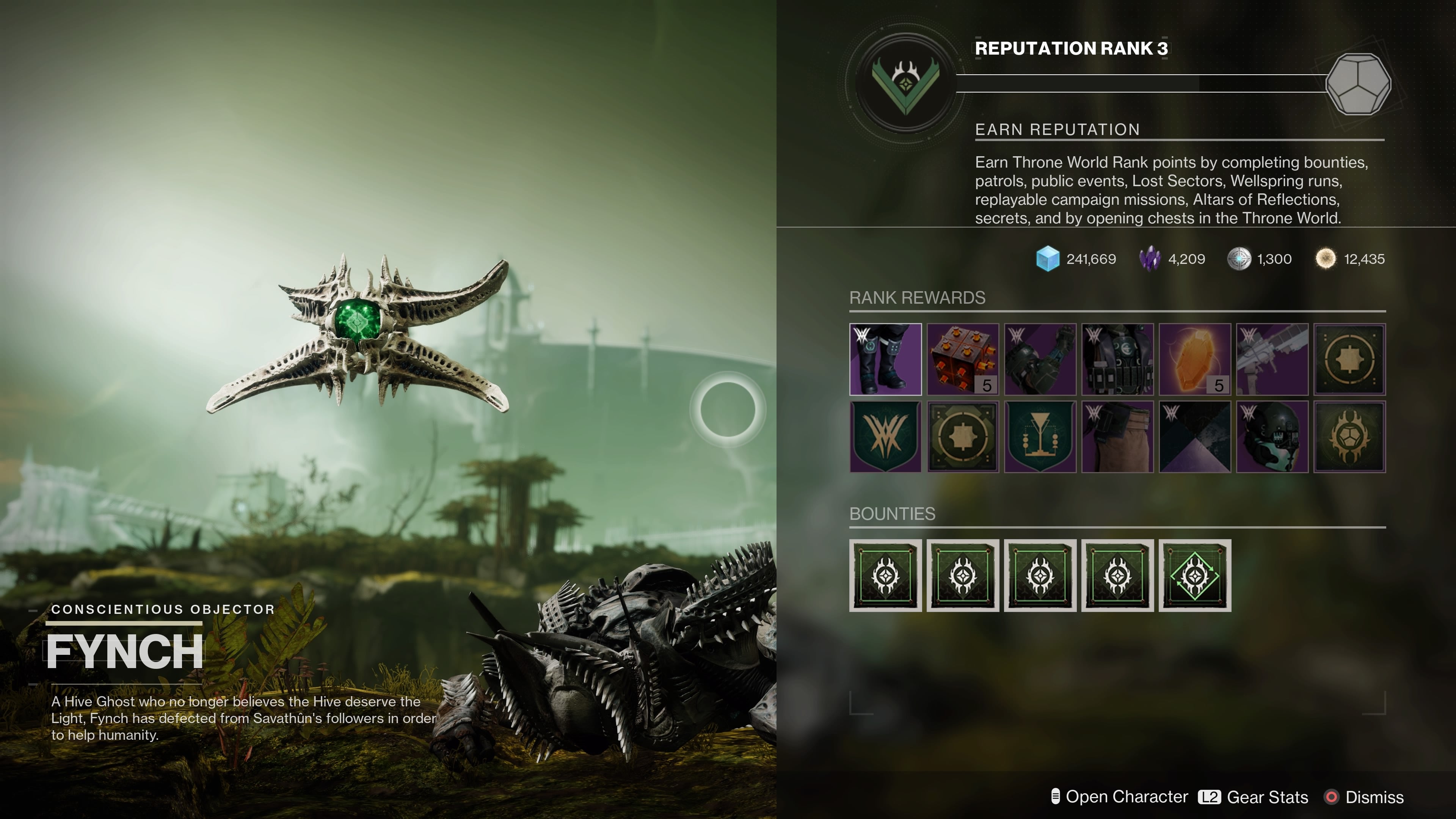Select the leg armor boots reward
Viewport: 1456px width, 819px height.
[885, 359]
